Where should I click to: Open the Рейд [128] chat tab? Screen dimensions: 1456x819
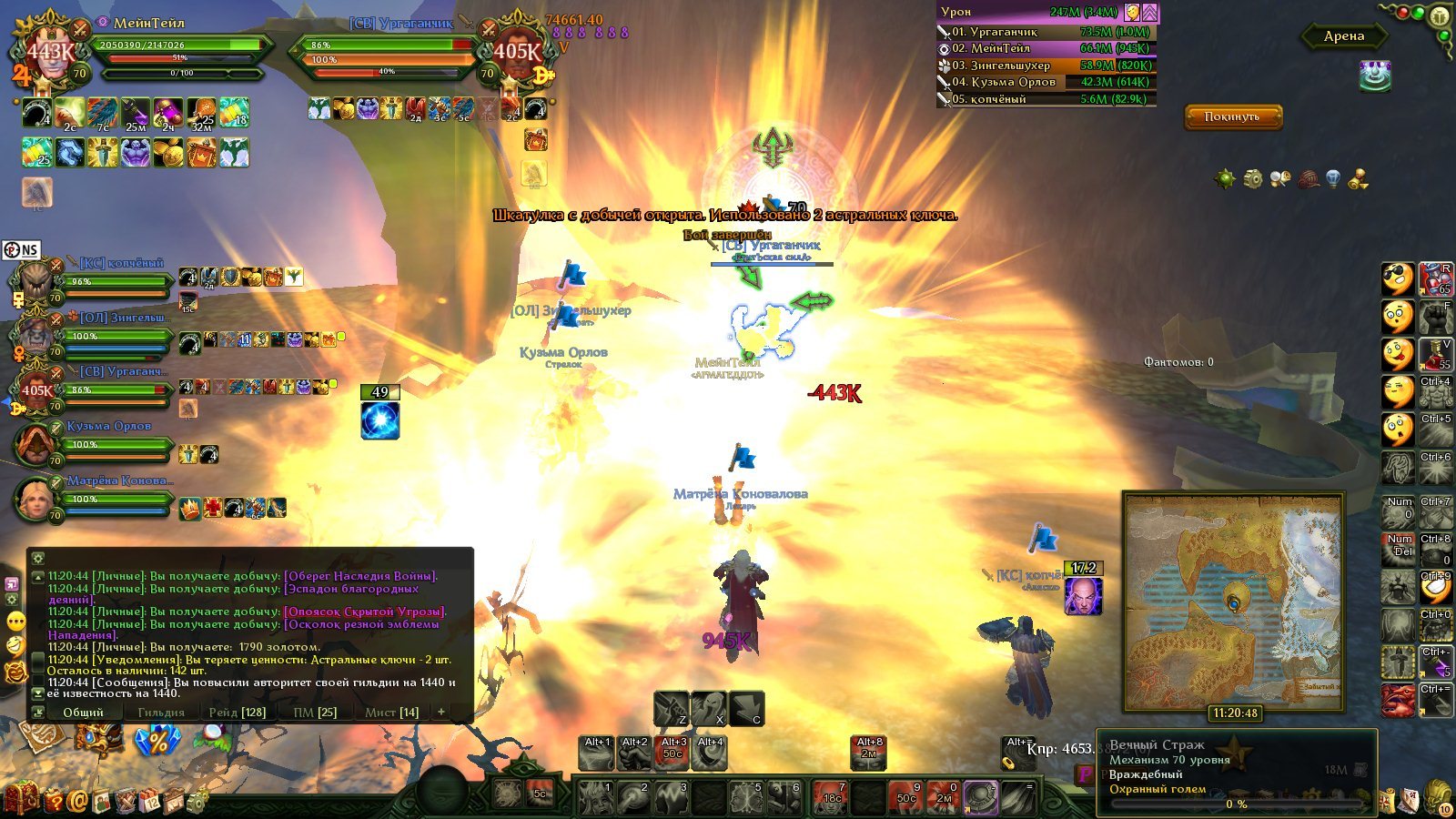point(238,712)
